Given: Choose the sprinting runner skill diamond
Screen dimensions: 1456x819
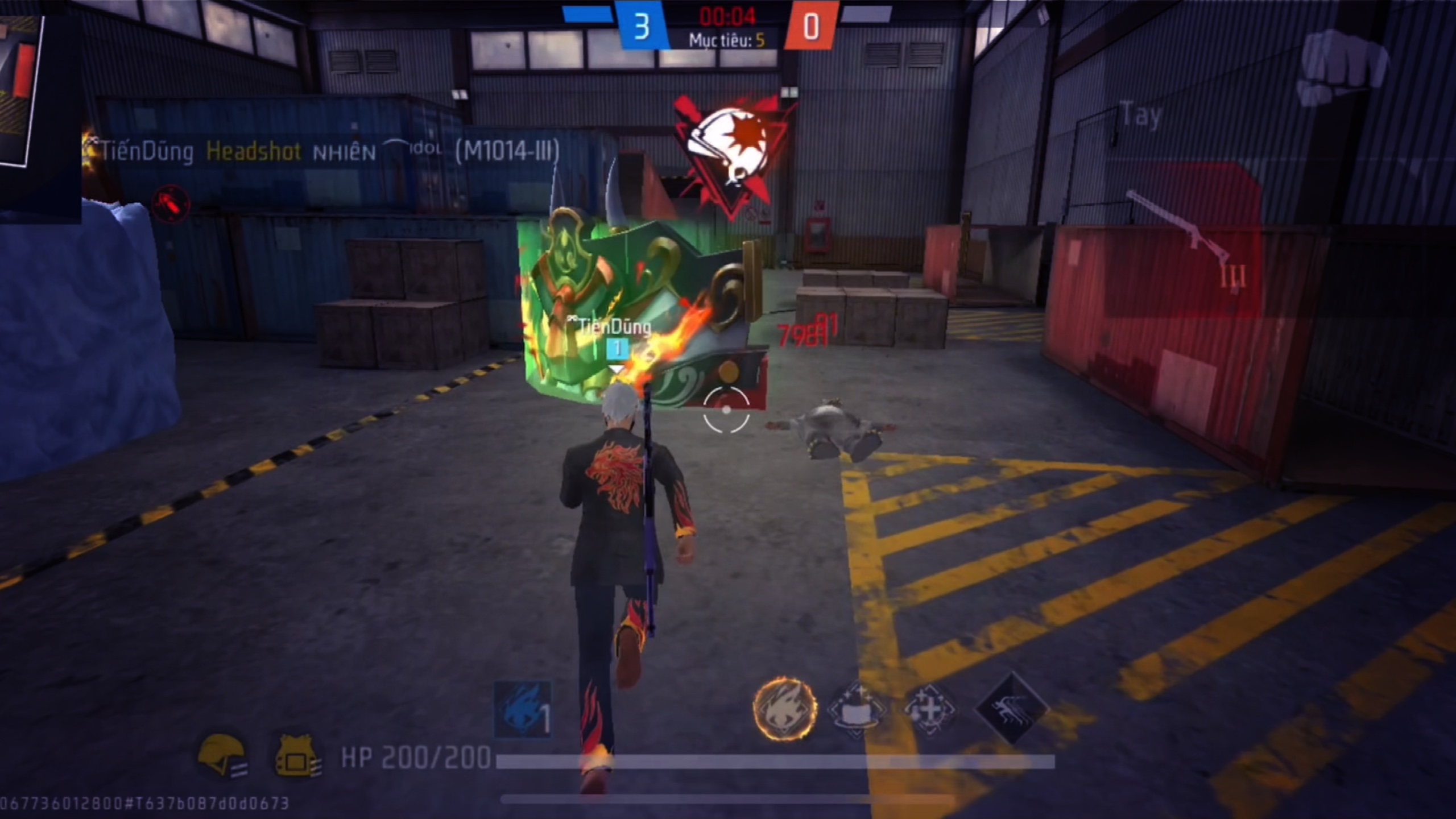Looking at the screenshot, I should coord(1011,709).
